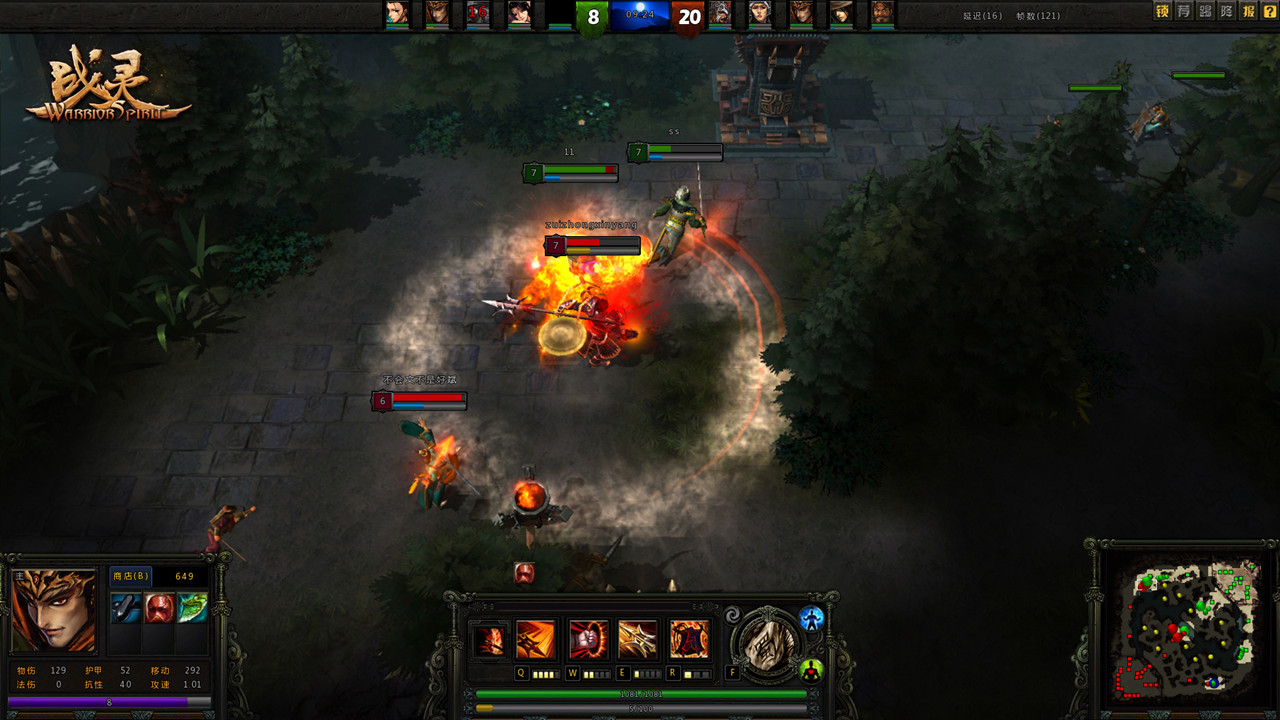Activate the W fiery fist ability
The image size is (1280, 720).
tap(588, 640)
